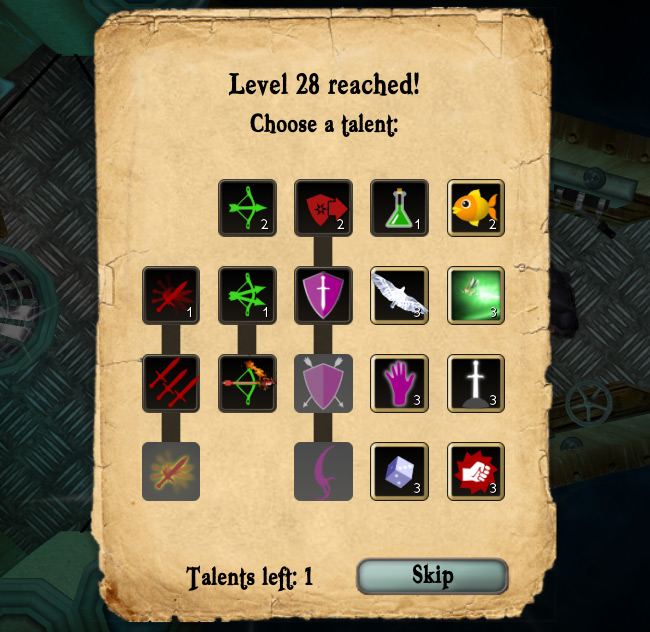Pick the glowing green projectile talent
Image resolution: width=650 pixels, height=632 pixels.
click(476, 296)
